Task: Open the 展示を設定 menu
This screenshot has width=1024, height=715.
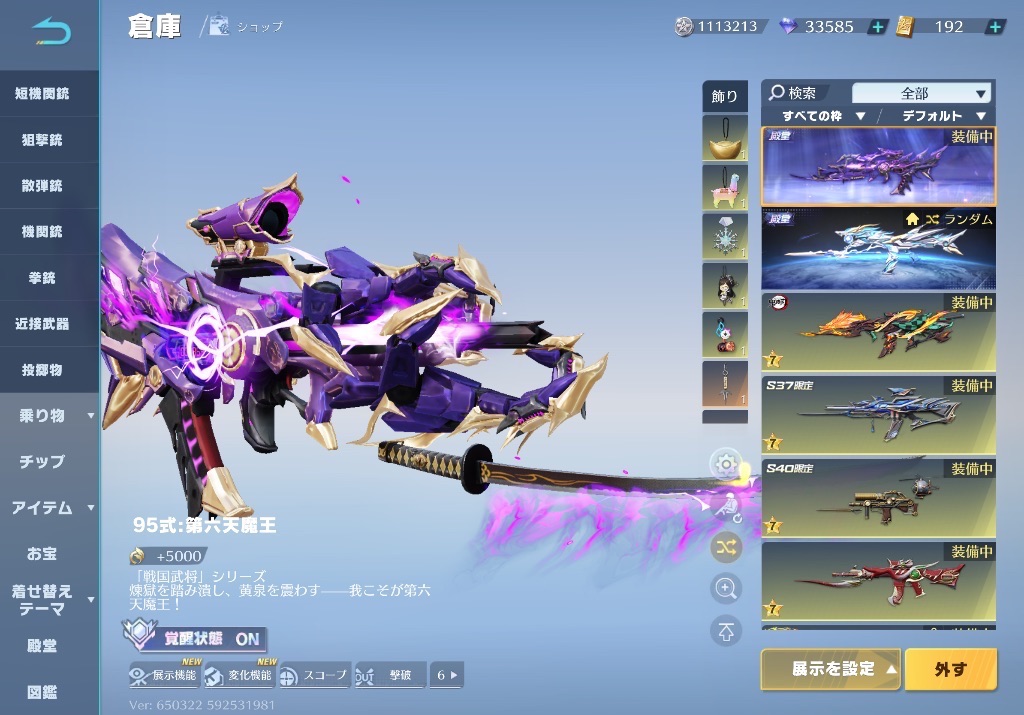Action: [x=831, y=669]
